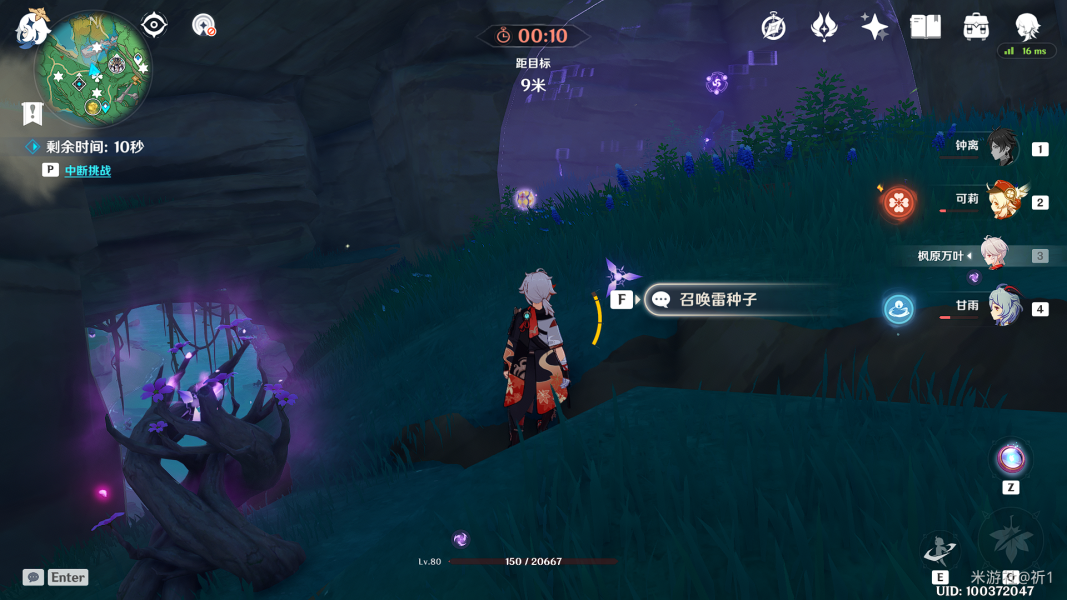Screen dimensions: 1067x600
Task: Open the icon with the red badge beside the minimap
Action: (204, 25)
